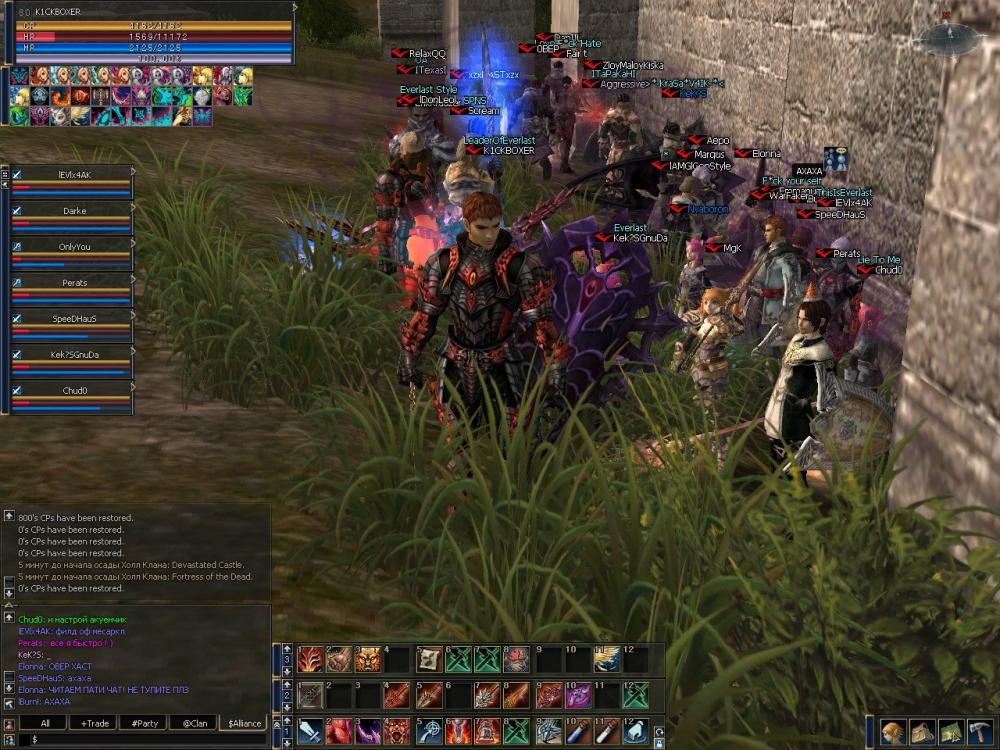Image resolution: width=1000 pixels, height=750 pixels.
Task: Choose party member SpeeDHauS in the party list
Action: 74,319
